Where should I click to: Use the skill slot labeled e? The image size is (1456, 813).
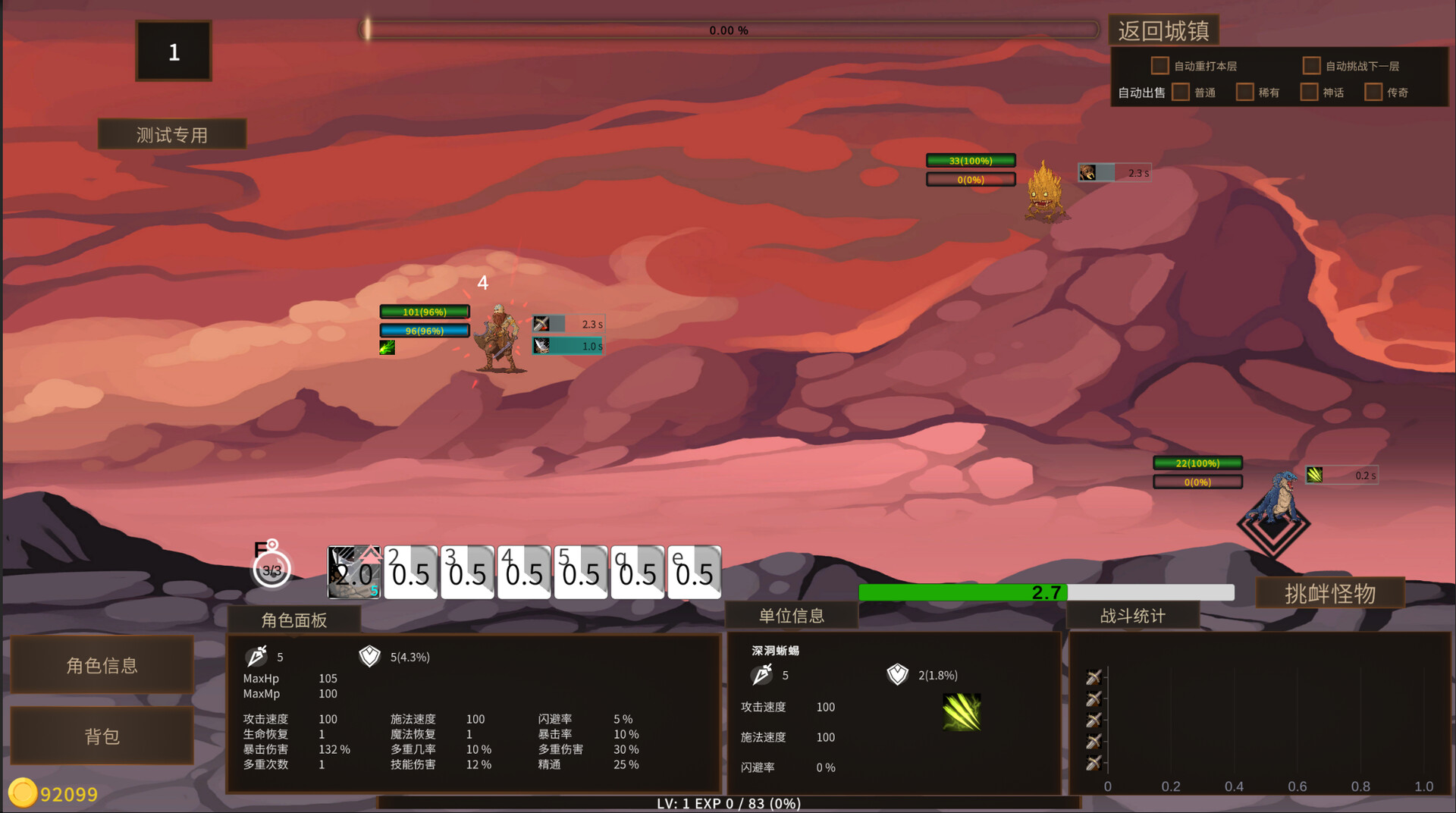tap(694, 573)
